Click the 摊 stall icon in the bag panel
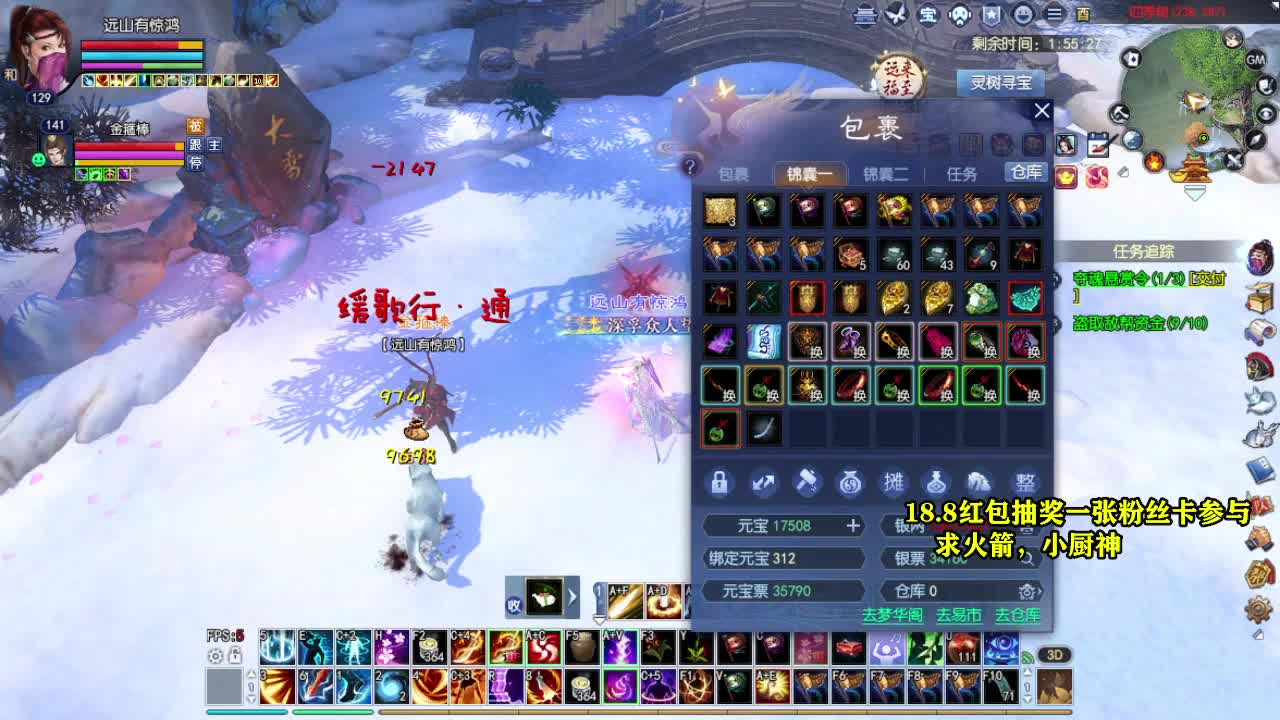1280x720 pixels. pos(896,483)
